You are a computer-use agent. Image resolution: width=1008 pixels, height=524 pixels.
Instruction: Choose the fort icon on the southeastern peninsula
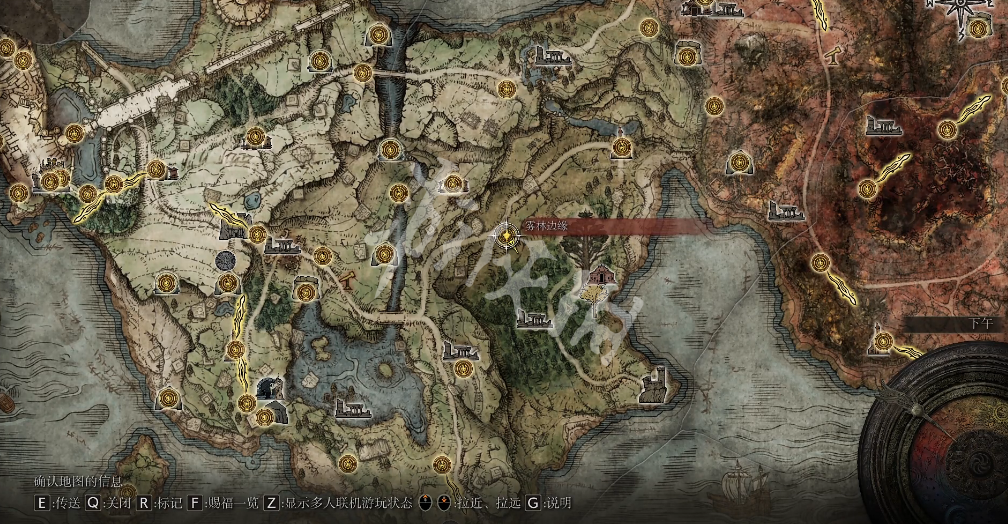(x=656, y=382)
